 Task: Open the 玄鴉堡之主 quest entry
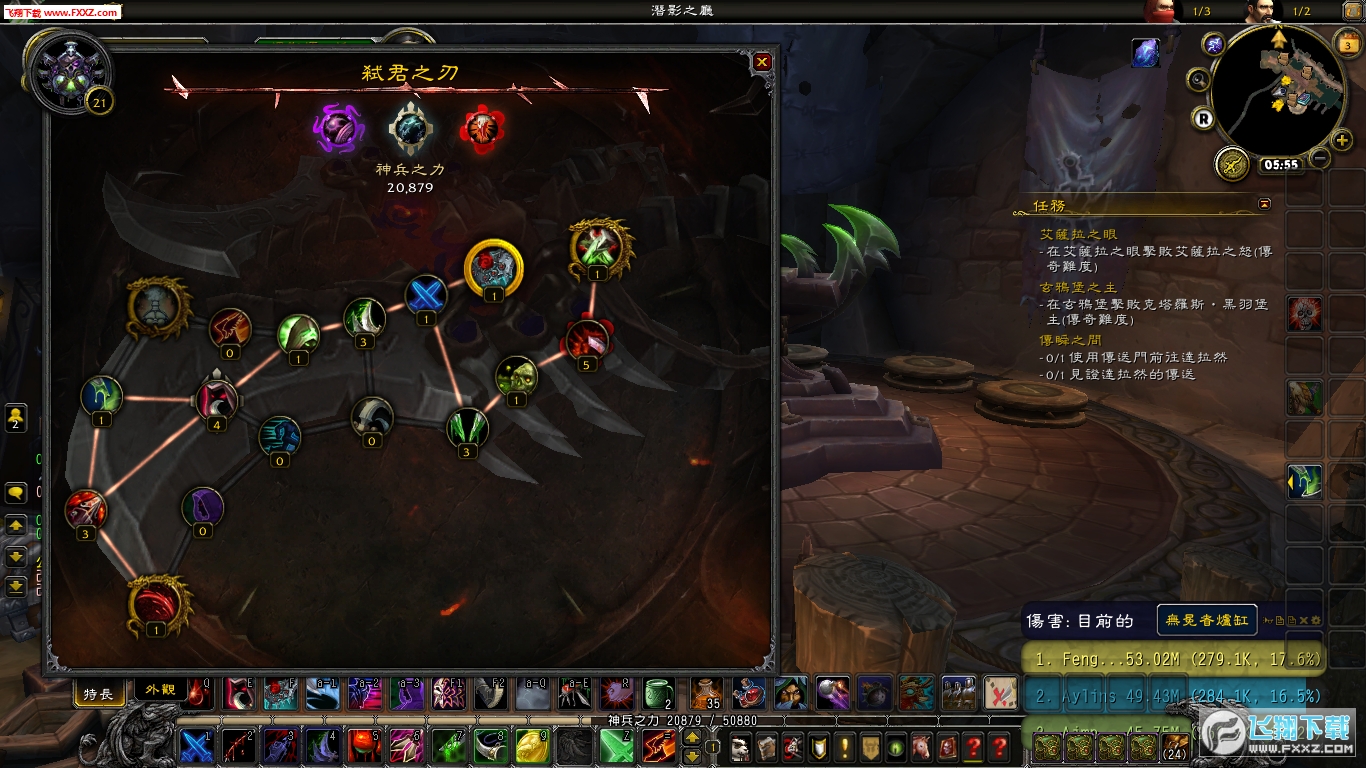coord(1078,288)
